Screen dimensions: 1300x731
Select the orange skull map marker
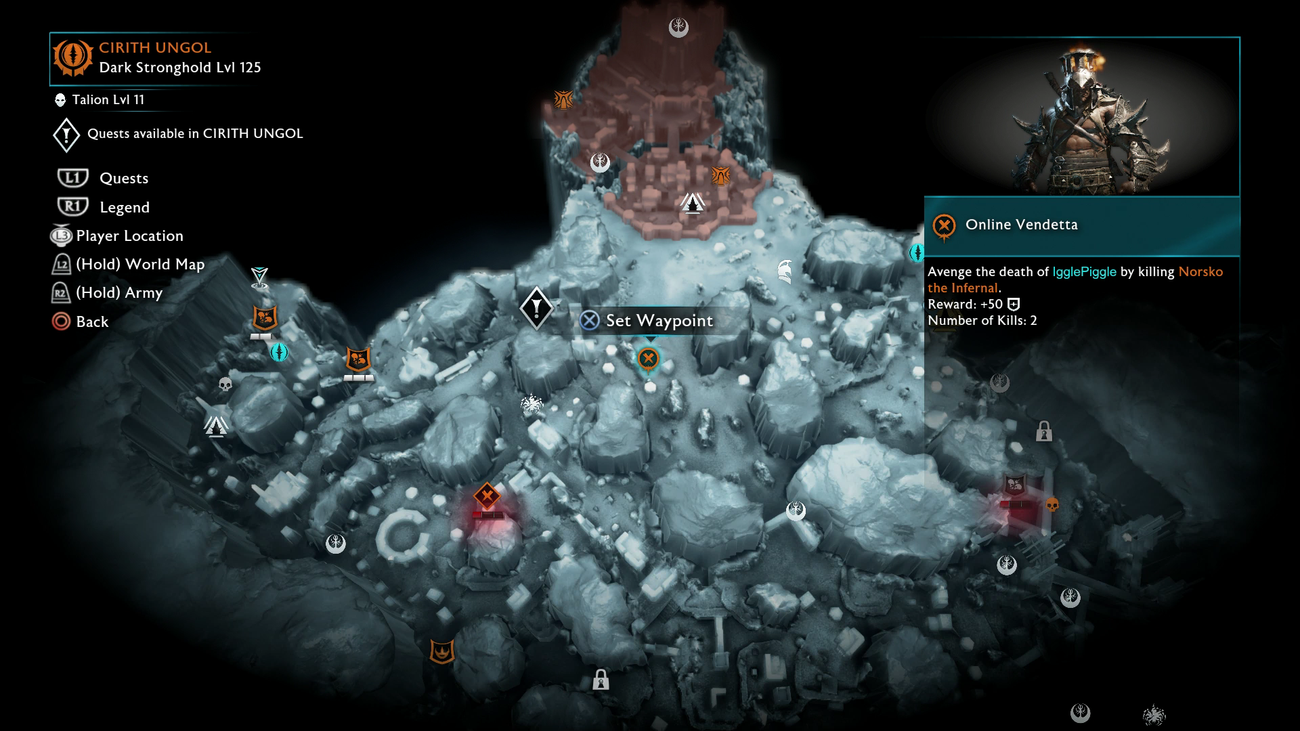(x=1052, y=505)
